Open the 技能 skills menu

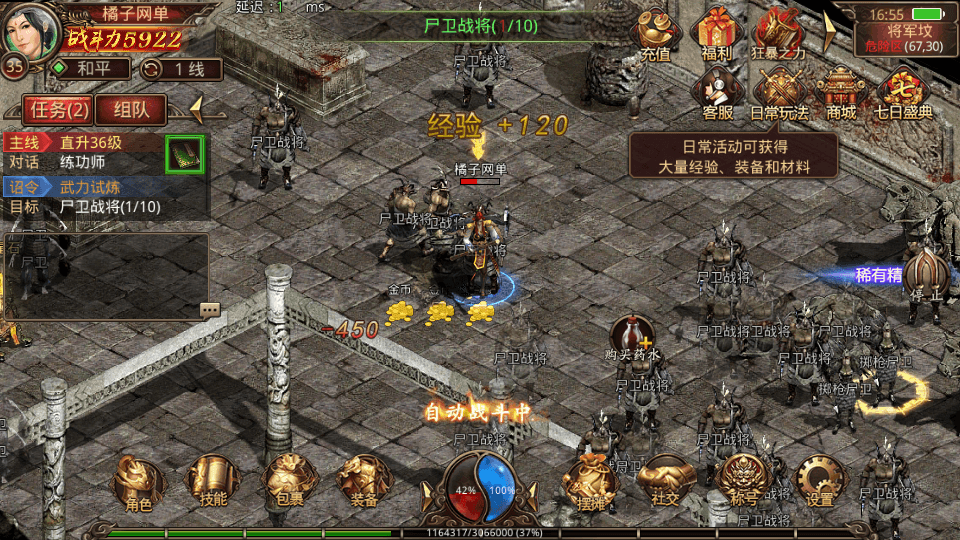point(212,482)
